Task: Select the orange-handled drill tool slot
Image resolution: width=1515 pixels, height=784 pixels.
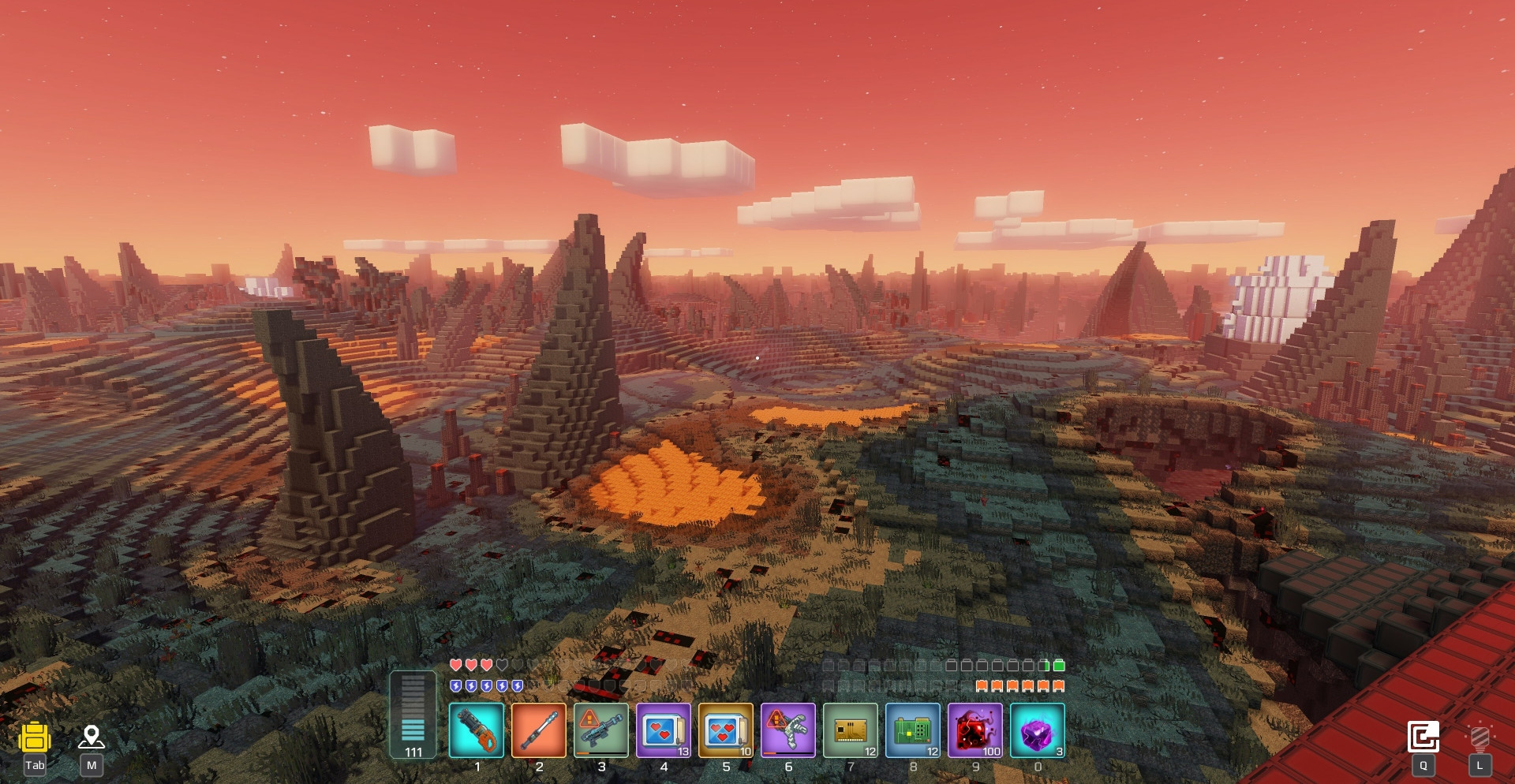Action: click(x=477, y=730)
